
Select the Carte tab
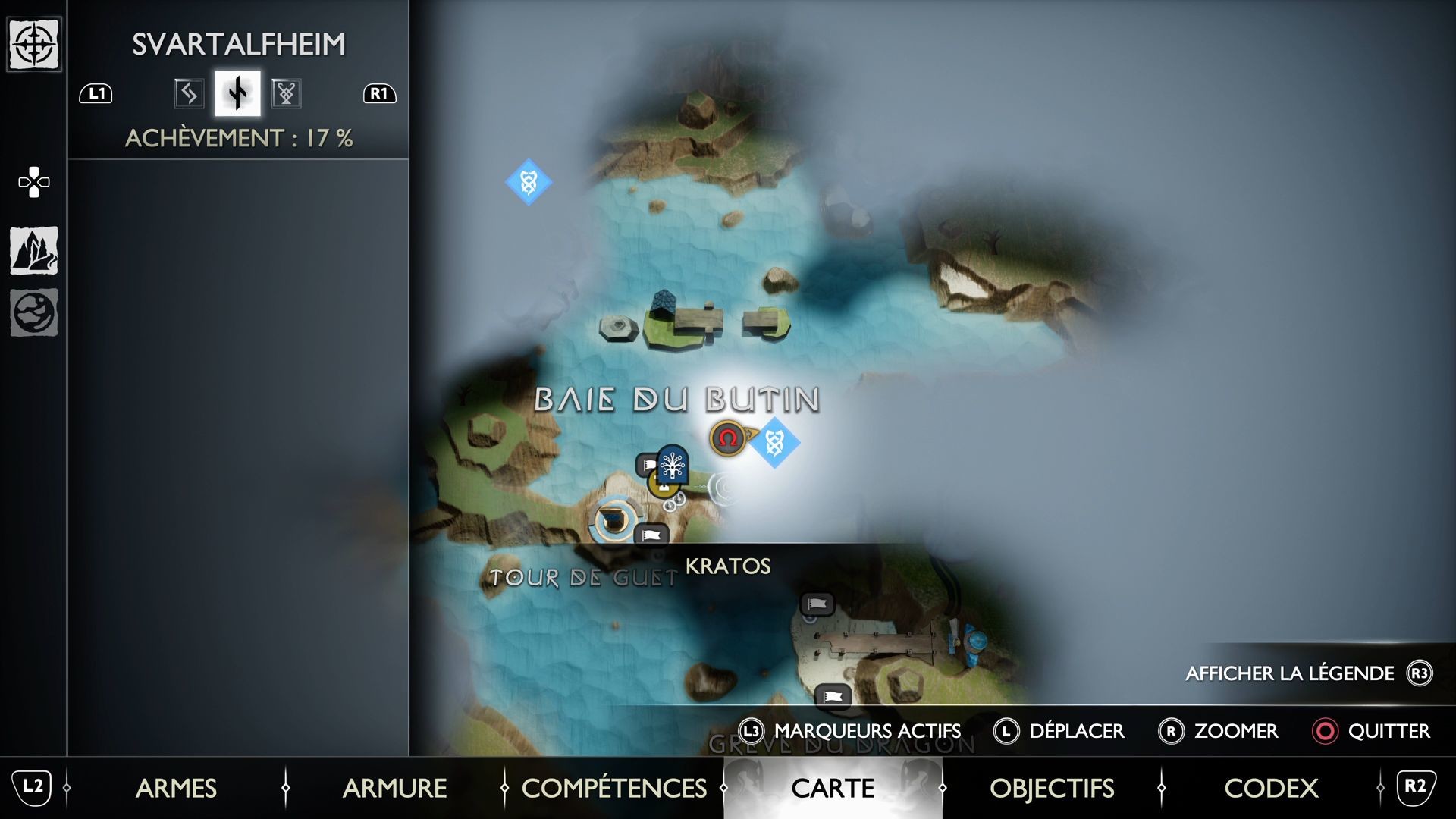[x=832, y=788]
